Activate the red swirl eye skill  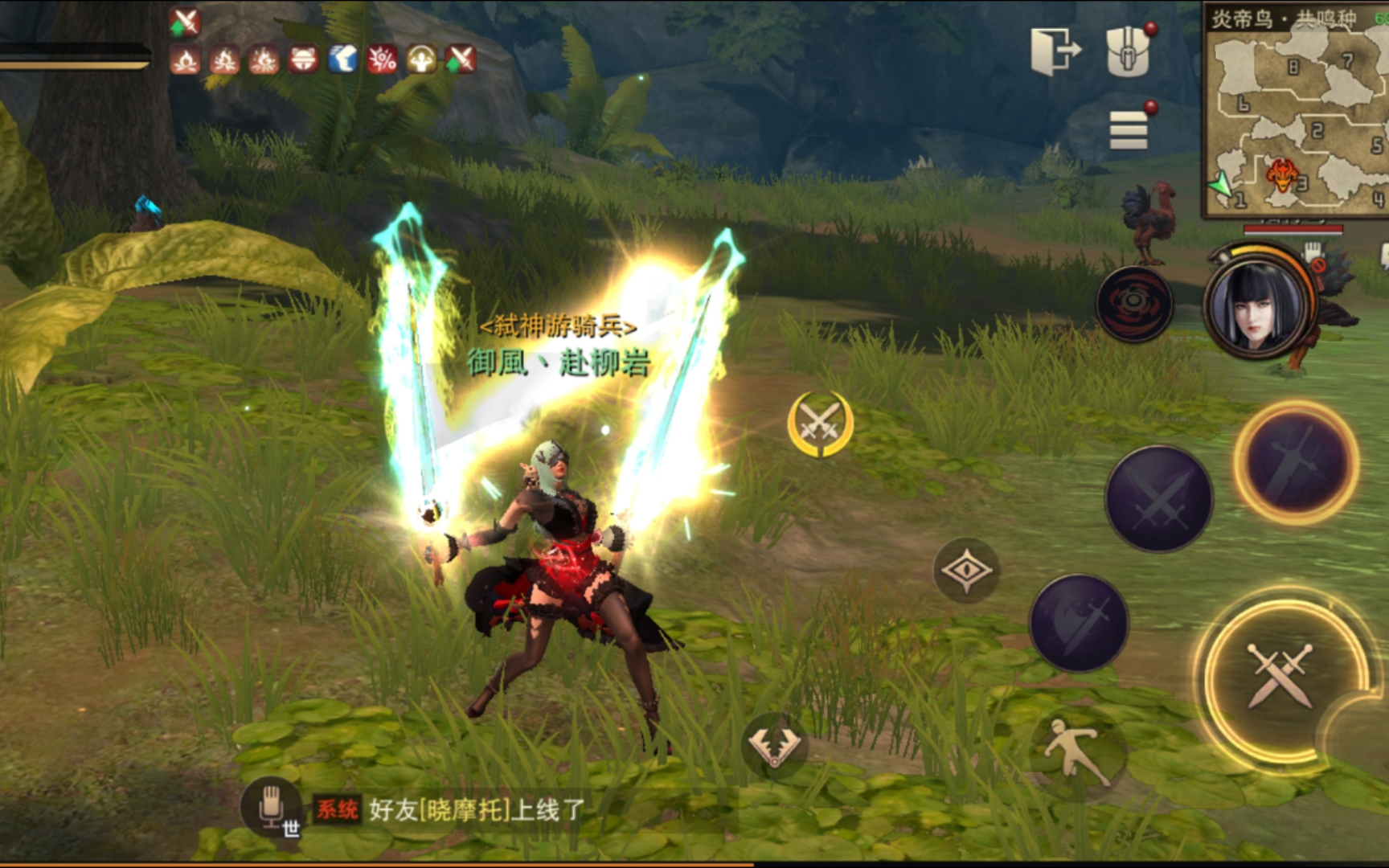tap(1134, 303)
